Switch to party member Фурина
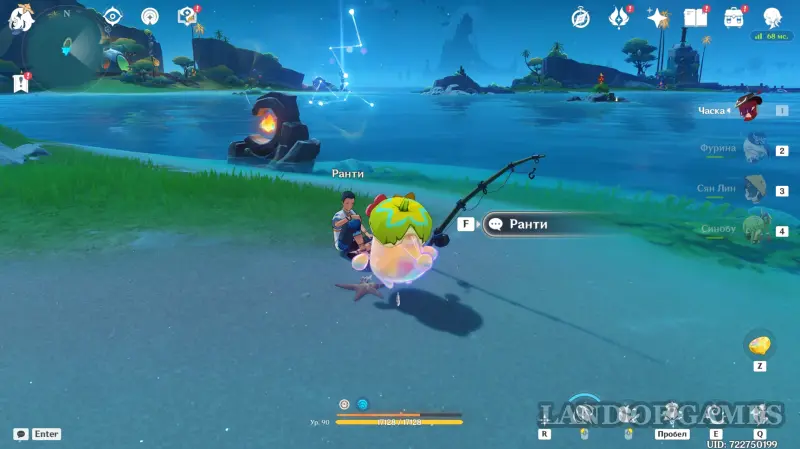Image resolution: width=800 pixels, height=449 pixels. (x=754, y=150)
